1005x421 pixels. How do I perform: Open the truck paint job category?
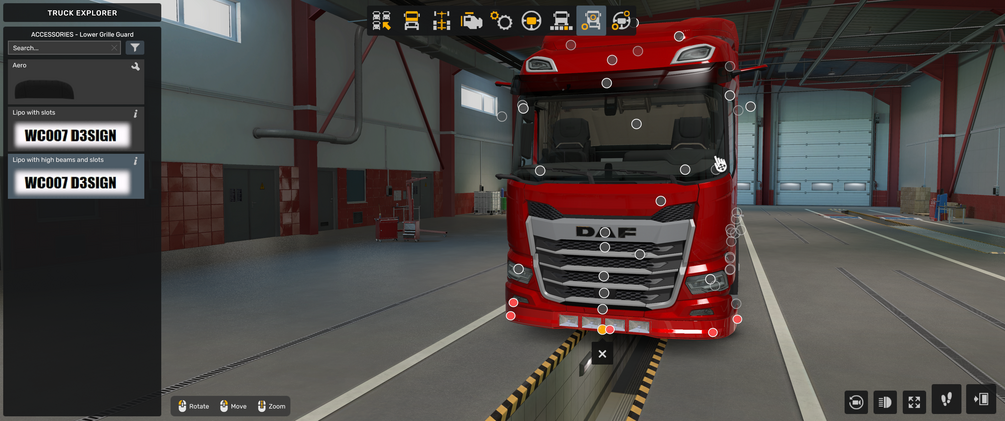[x=561, y=21]
